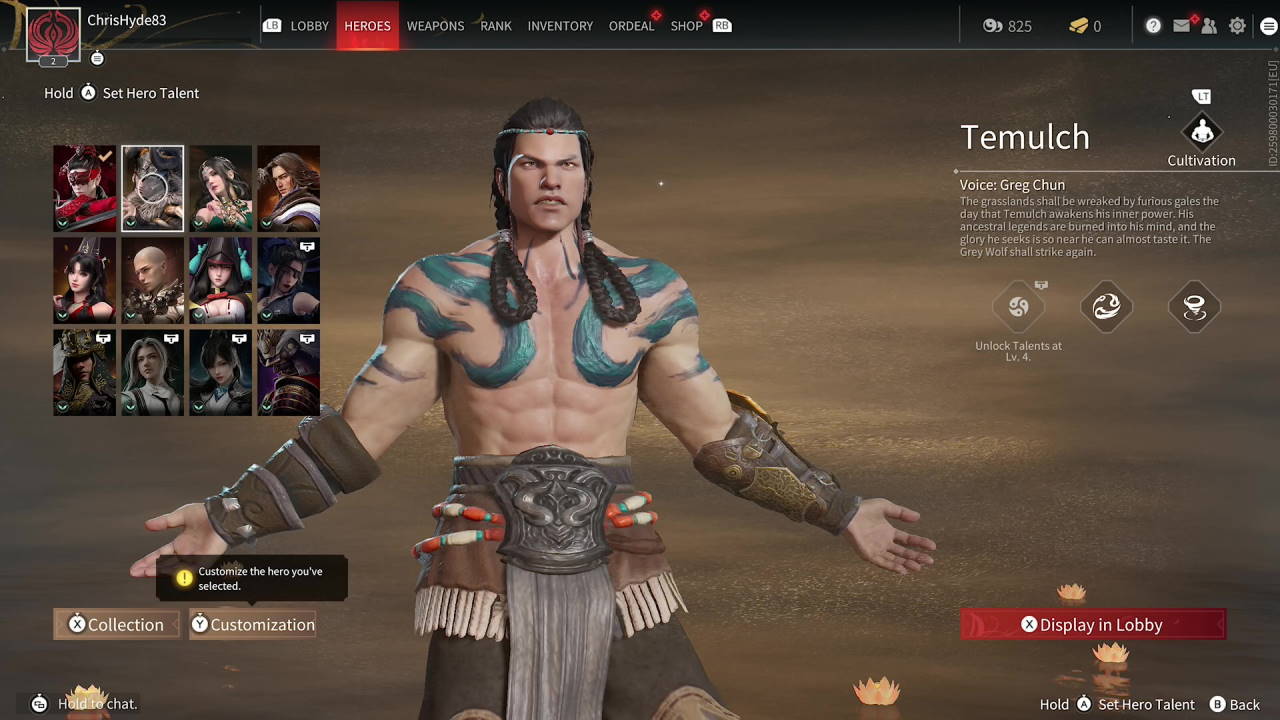
Task: Open the Lobby tab
Action: click(x=309, y=26)
